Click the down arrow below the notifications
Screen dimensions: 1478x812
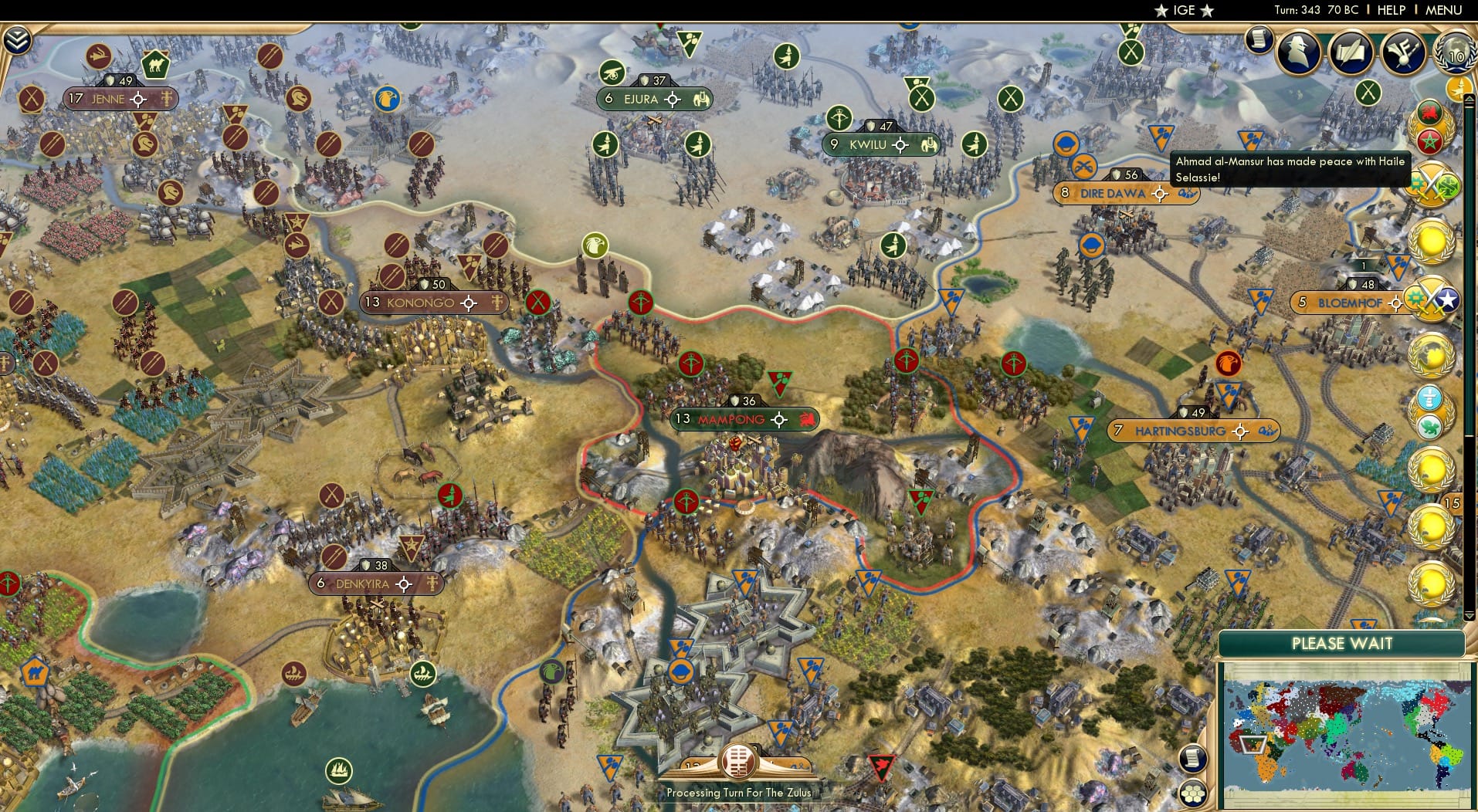1468,614
